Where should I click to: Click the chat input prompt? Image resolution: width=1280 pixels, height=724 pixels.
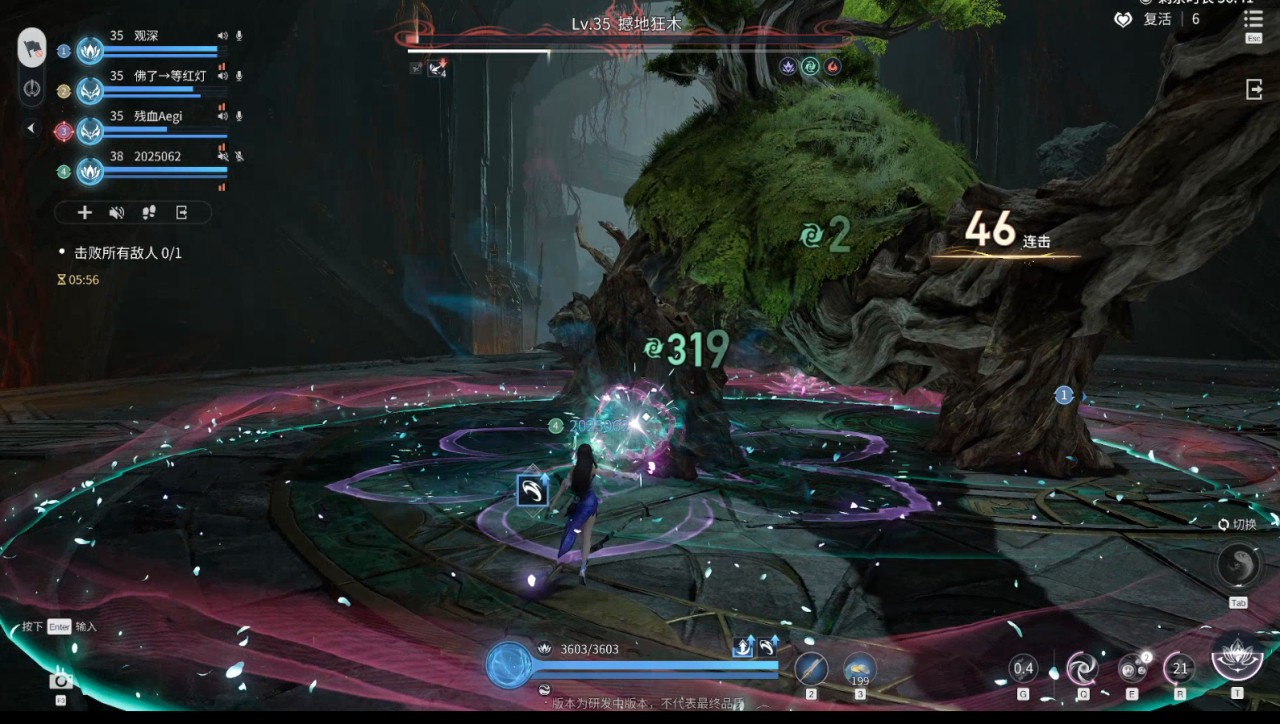pyautogui.click(x=59, y=627)
